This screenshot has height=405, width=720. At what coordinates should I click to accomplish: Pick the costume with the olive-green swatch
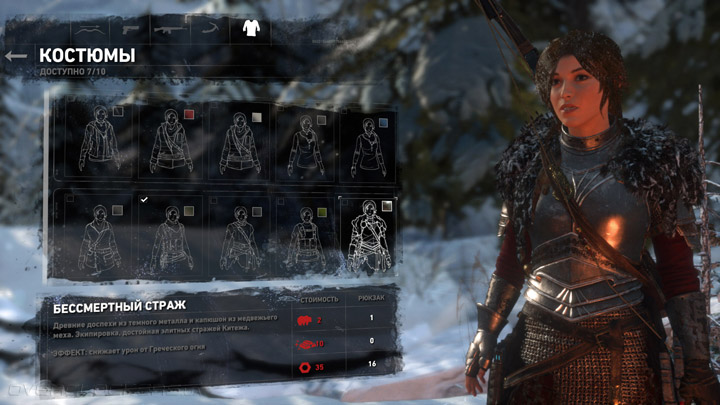309,238
